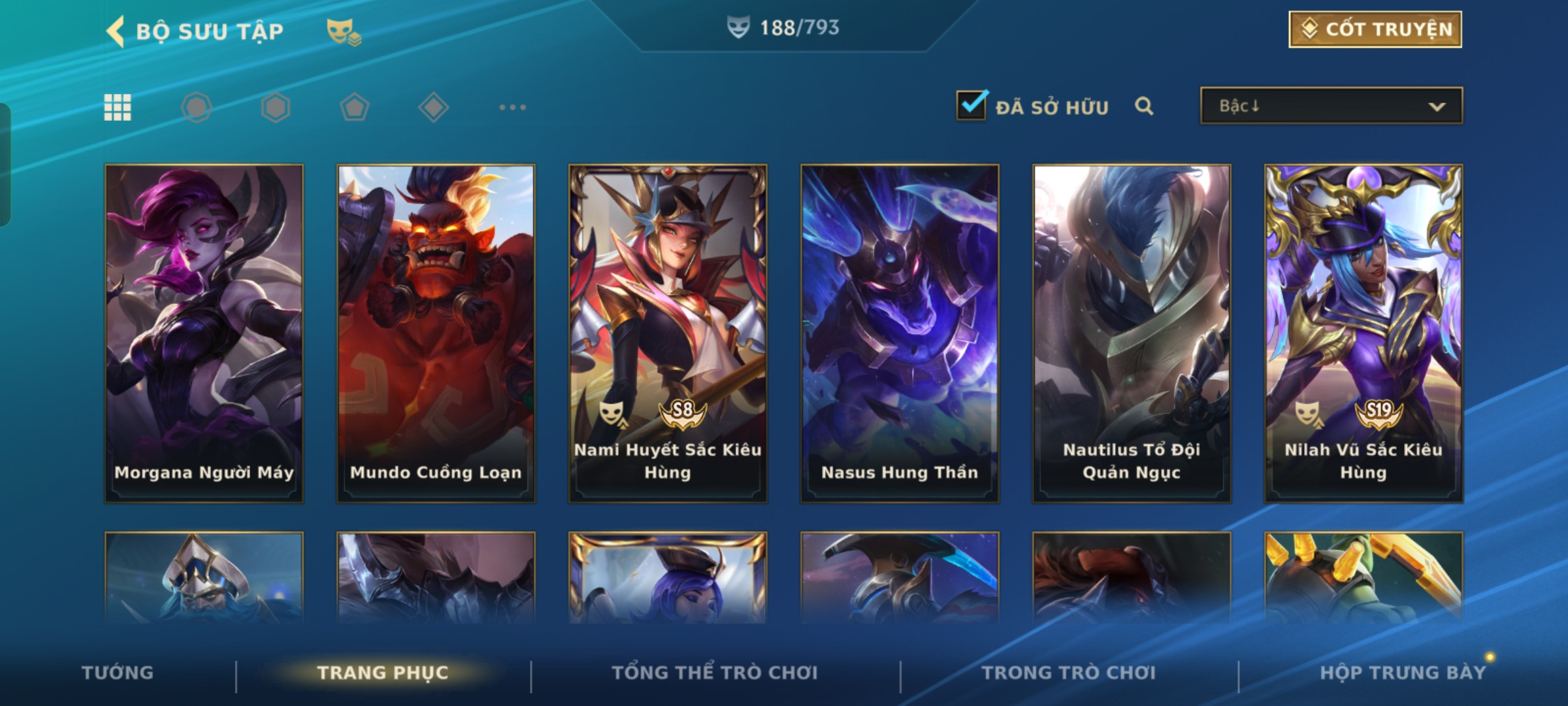Screen dimensions: 1568x706
Task: Select Mundo Cuồng Loạn skin card
Action: click(x=436, y=333)
